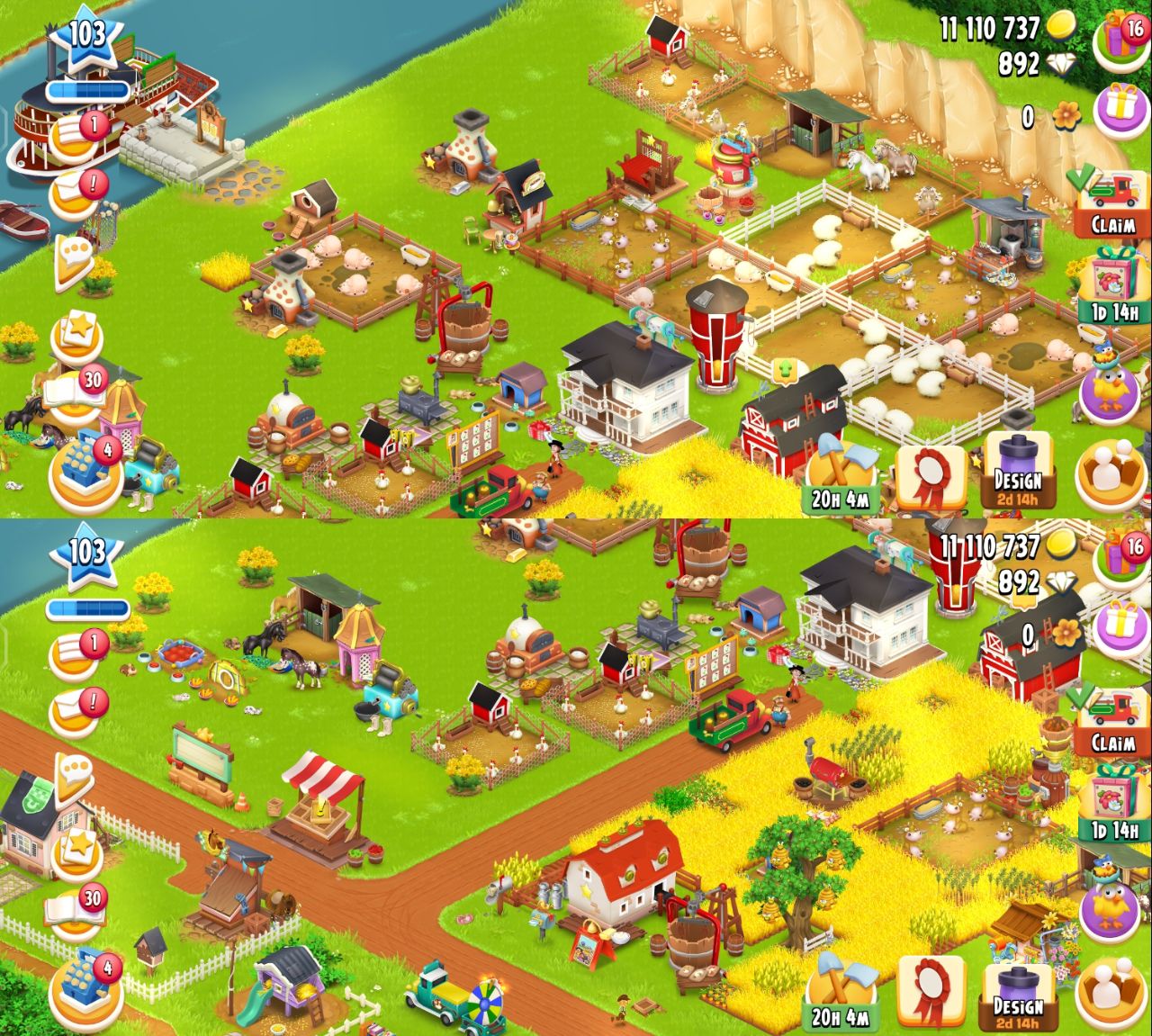Open the Design event in the lower screenshot

click(x=1017, y=996)
